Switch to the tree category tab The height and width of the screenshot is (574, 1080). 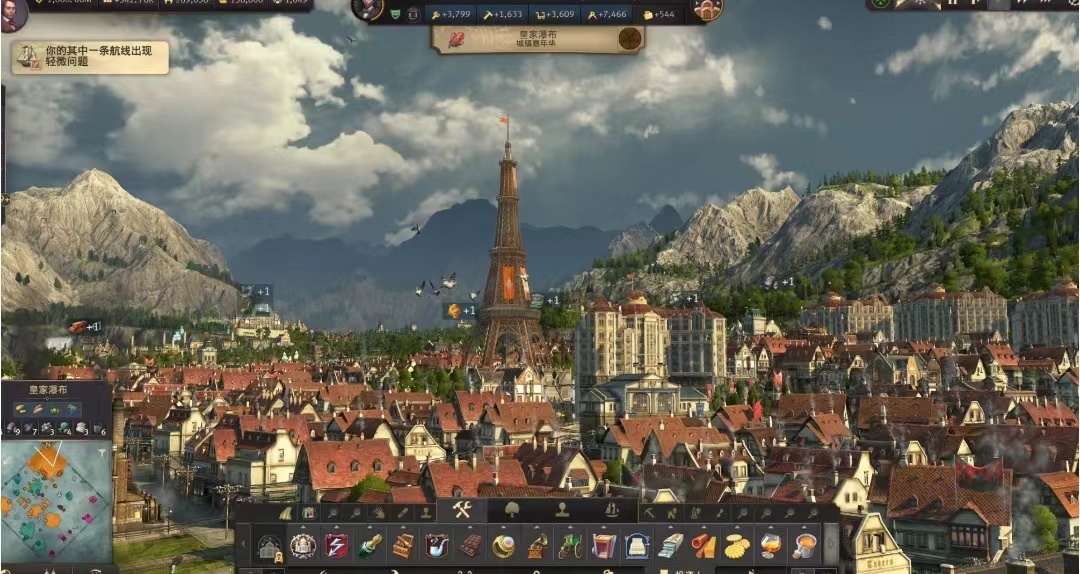pos(513,510)
